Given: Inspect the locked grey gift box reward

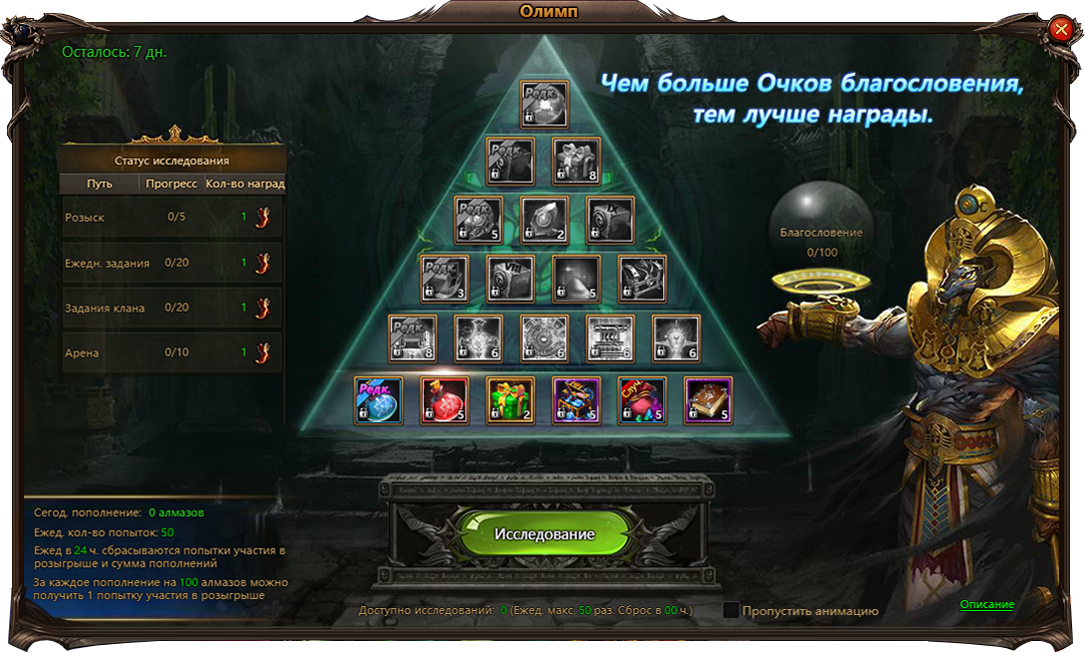Looking at the screenshot, I should (577, 161).
